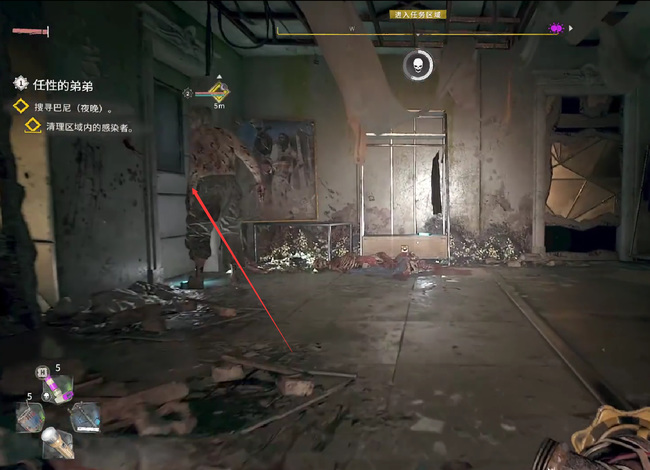Click the purple splat marker on the compass
The height and width of the screenshot is (470, 650).
tap(556, 29)
